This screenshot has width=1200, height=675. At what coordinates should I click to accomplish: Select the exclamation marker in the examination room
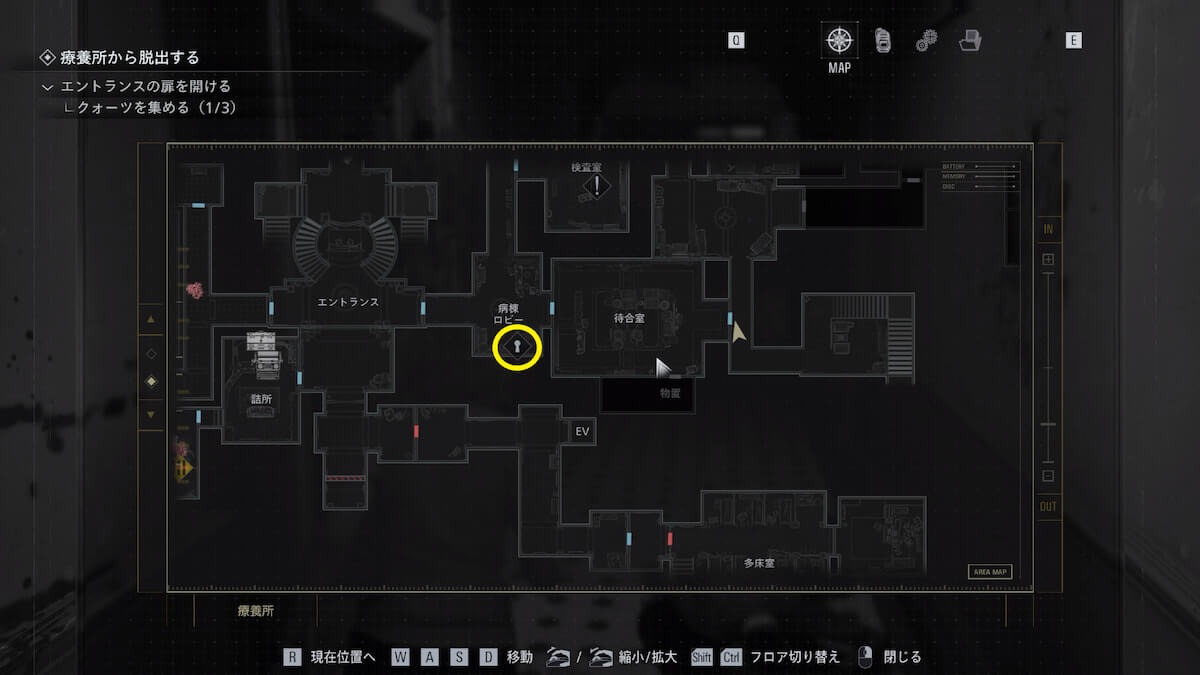click(597, 185)
